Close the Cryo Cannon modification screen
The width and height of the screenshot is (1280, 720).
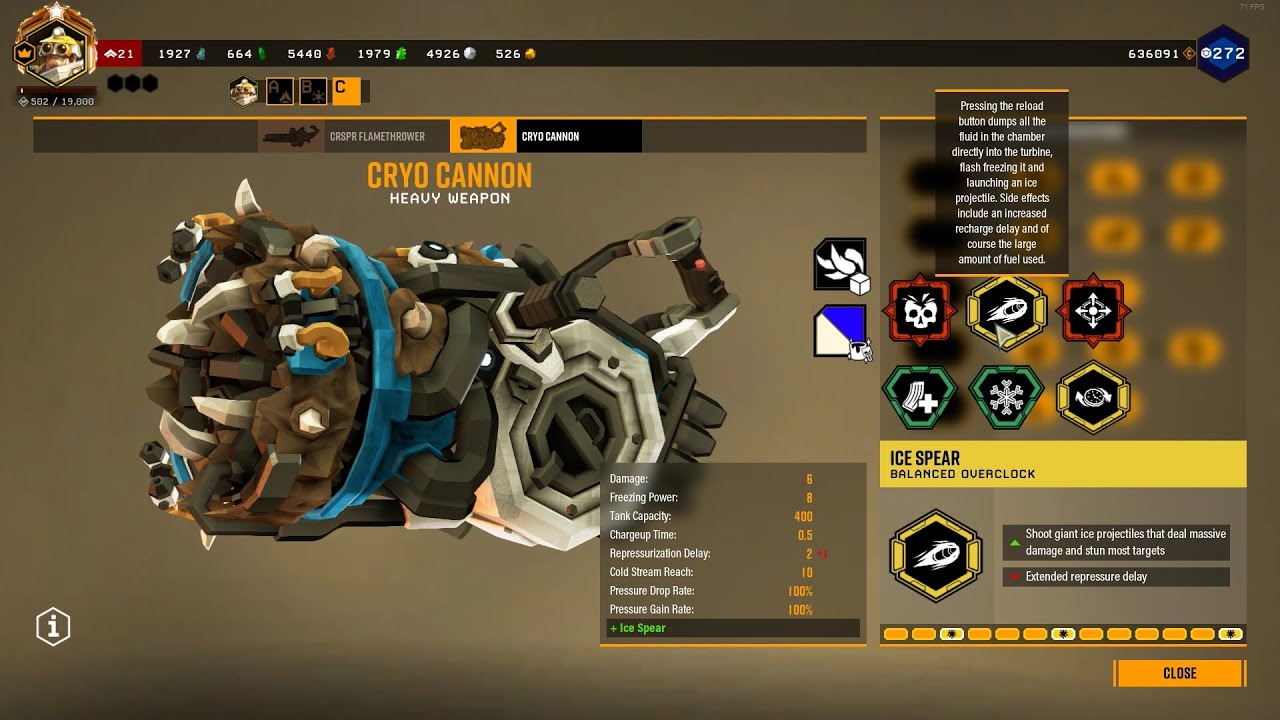tap(1179, 673)
